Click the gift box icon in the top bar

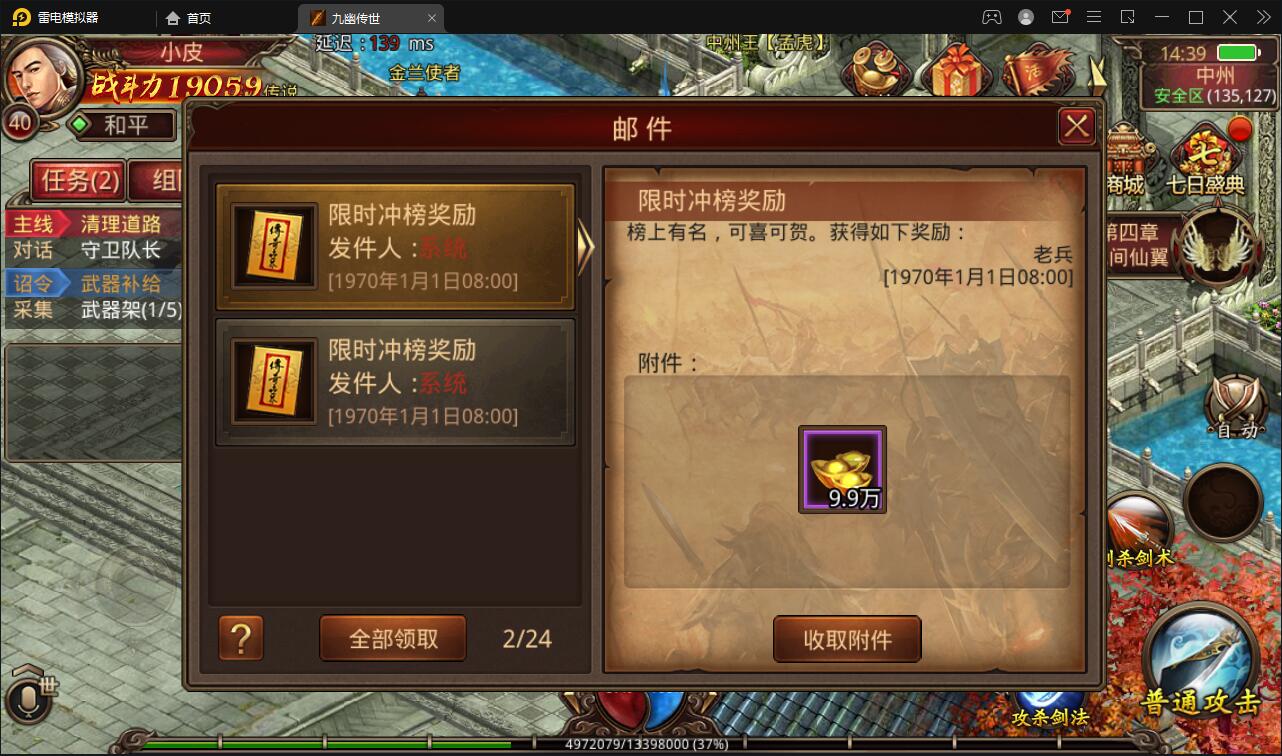955,68
